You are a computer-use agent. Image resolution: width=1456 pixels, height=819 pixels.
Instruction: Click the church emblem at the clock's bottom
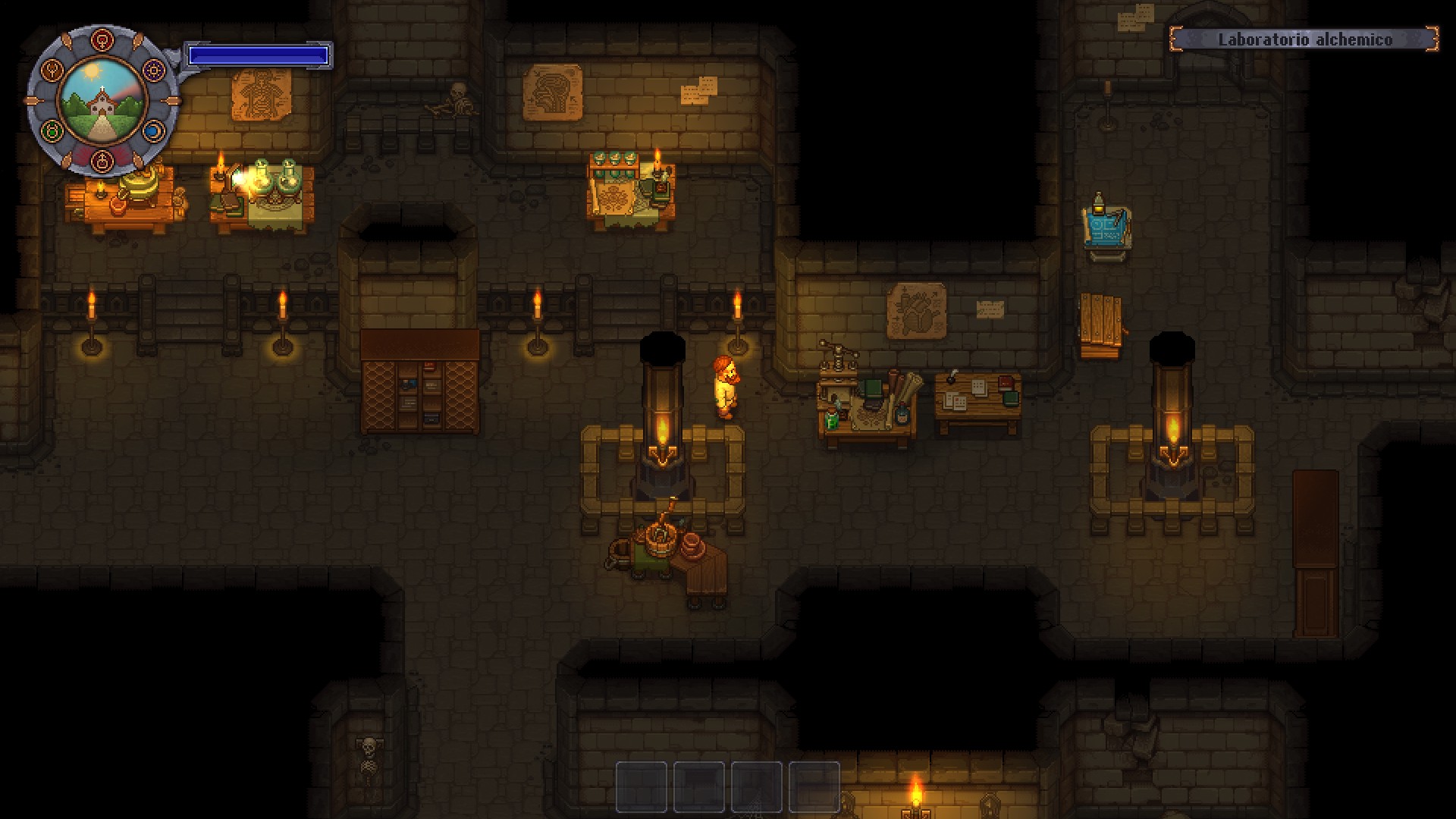coord(102,162)
